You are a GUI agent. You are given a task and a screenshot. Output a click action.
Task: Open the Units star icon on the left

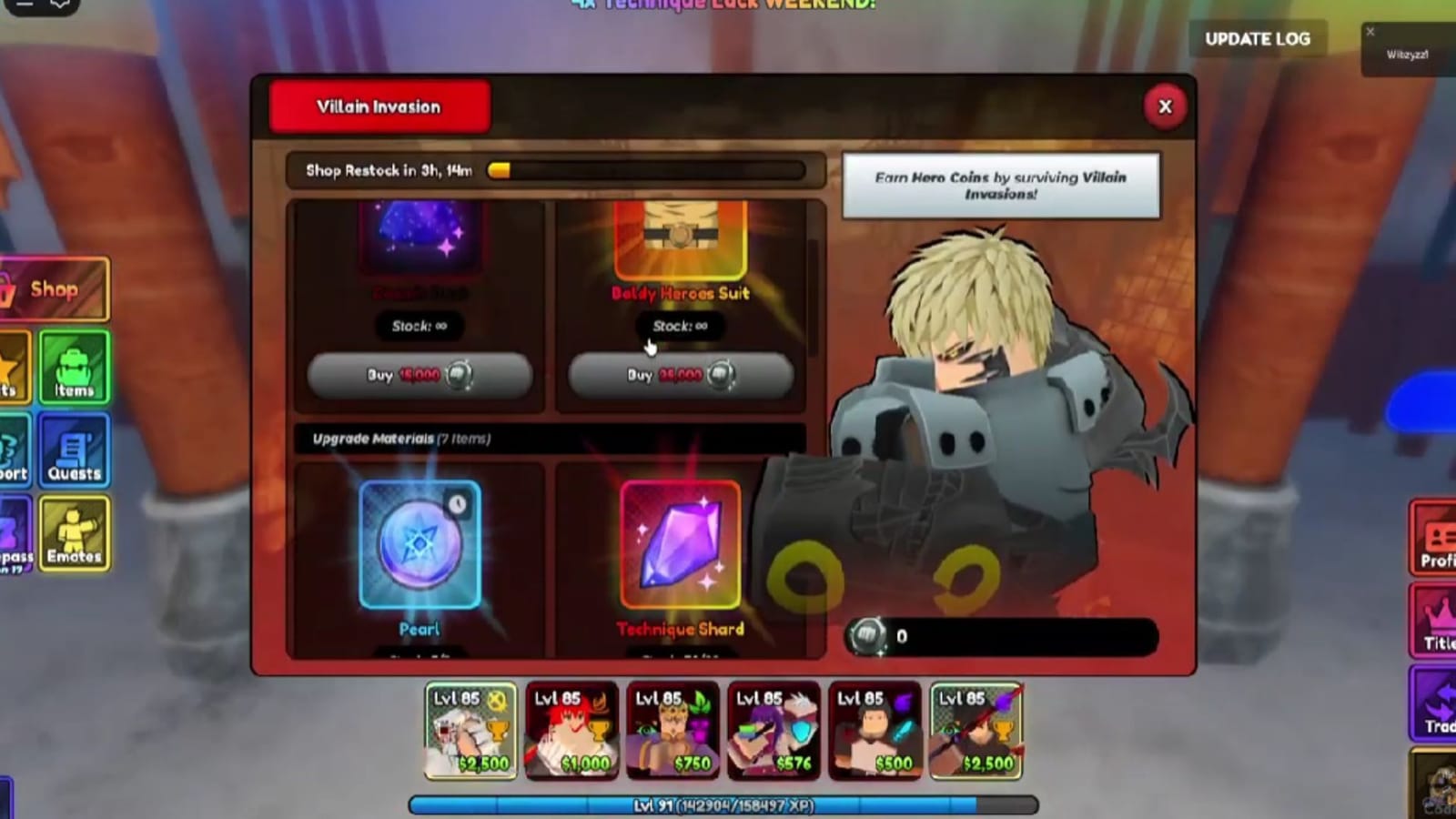click(11, 368)
